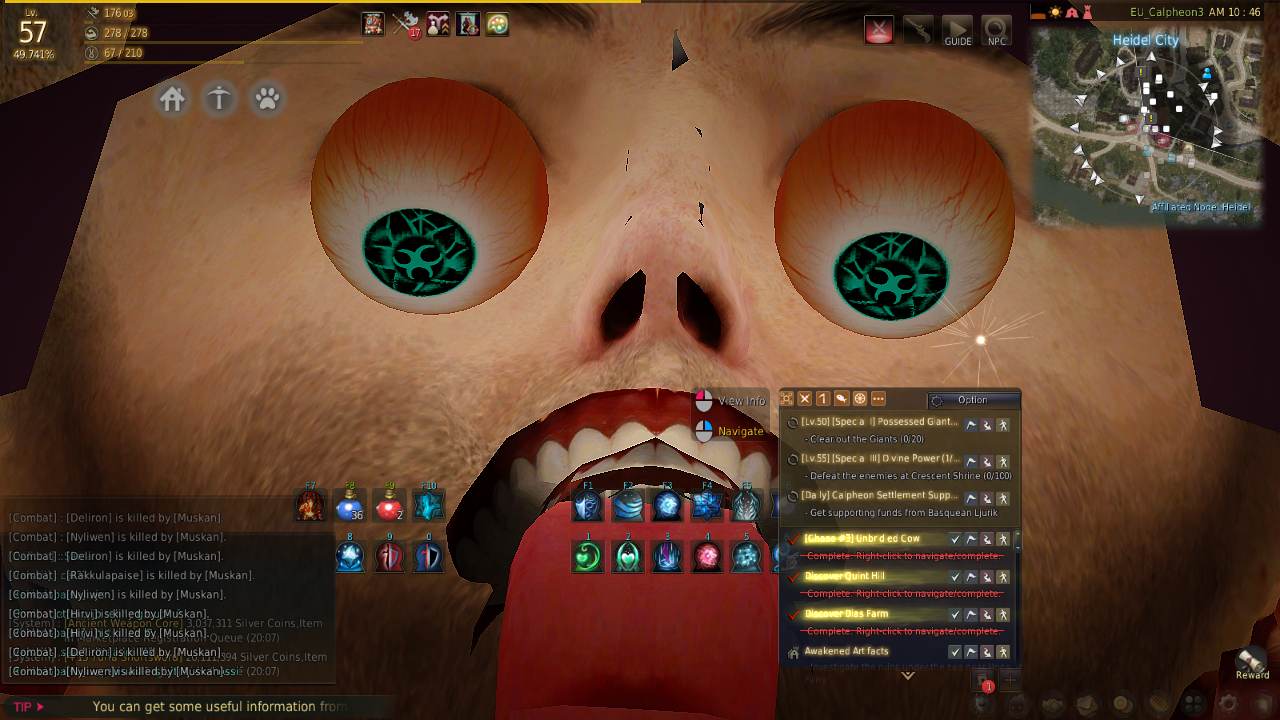Viewport: 1280px width, 720px height.
Task: Select the Discover Quint Hill quest
Action: (845, 576)
